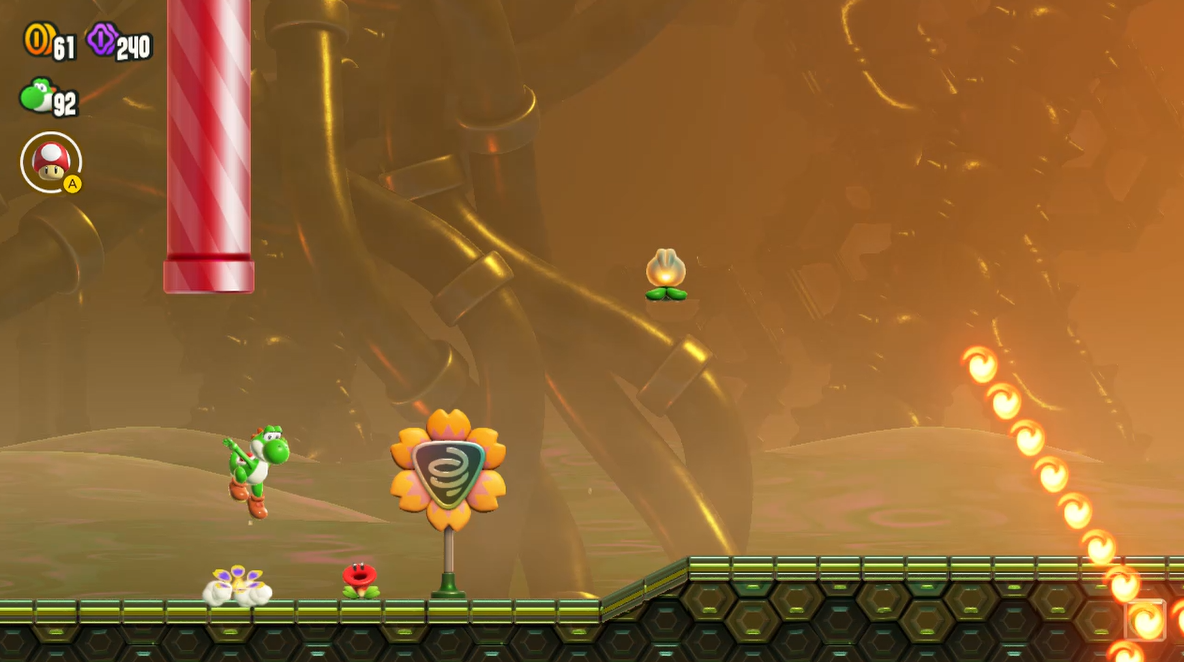1184x662 pixels.
Task: Select the stored Super Mushroom item
Action: point(51,162)
